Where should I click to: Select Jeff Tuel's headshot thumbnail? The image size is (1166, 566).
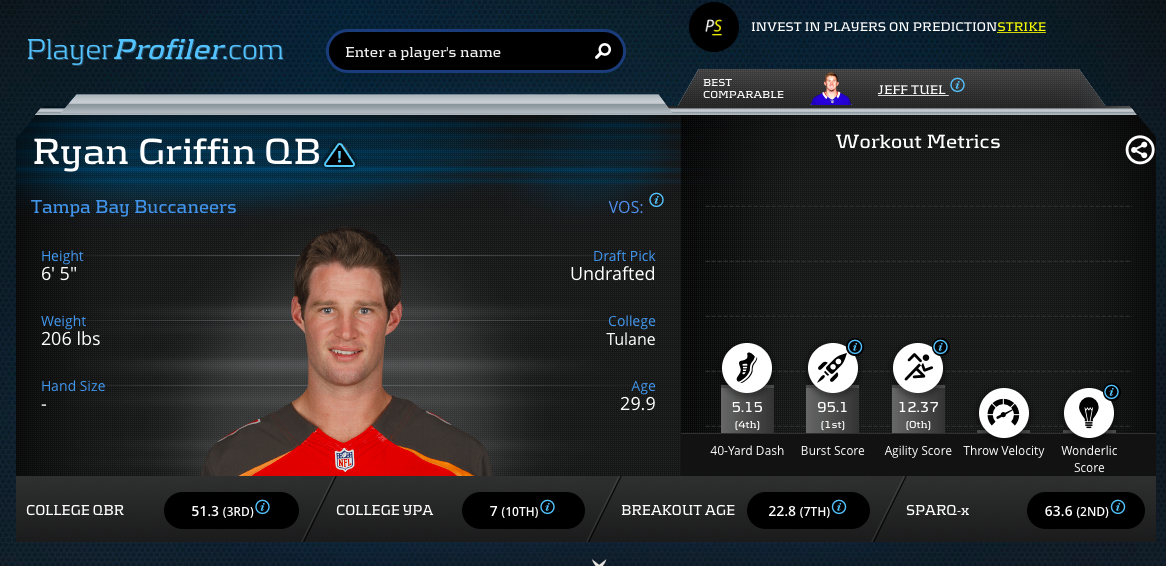[x=830, y=89]
